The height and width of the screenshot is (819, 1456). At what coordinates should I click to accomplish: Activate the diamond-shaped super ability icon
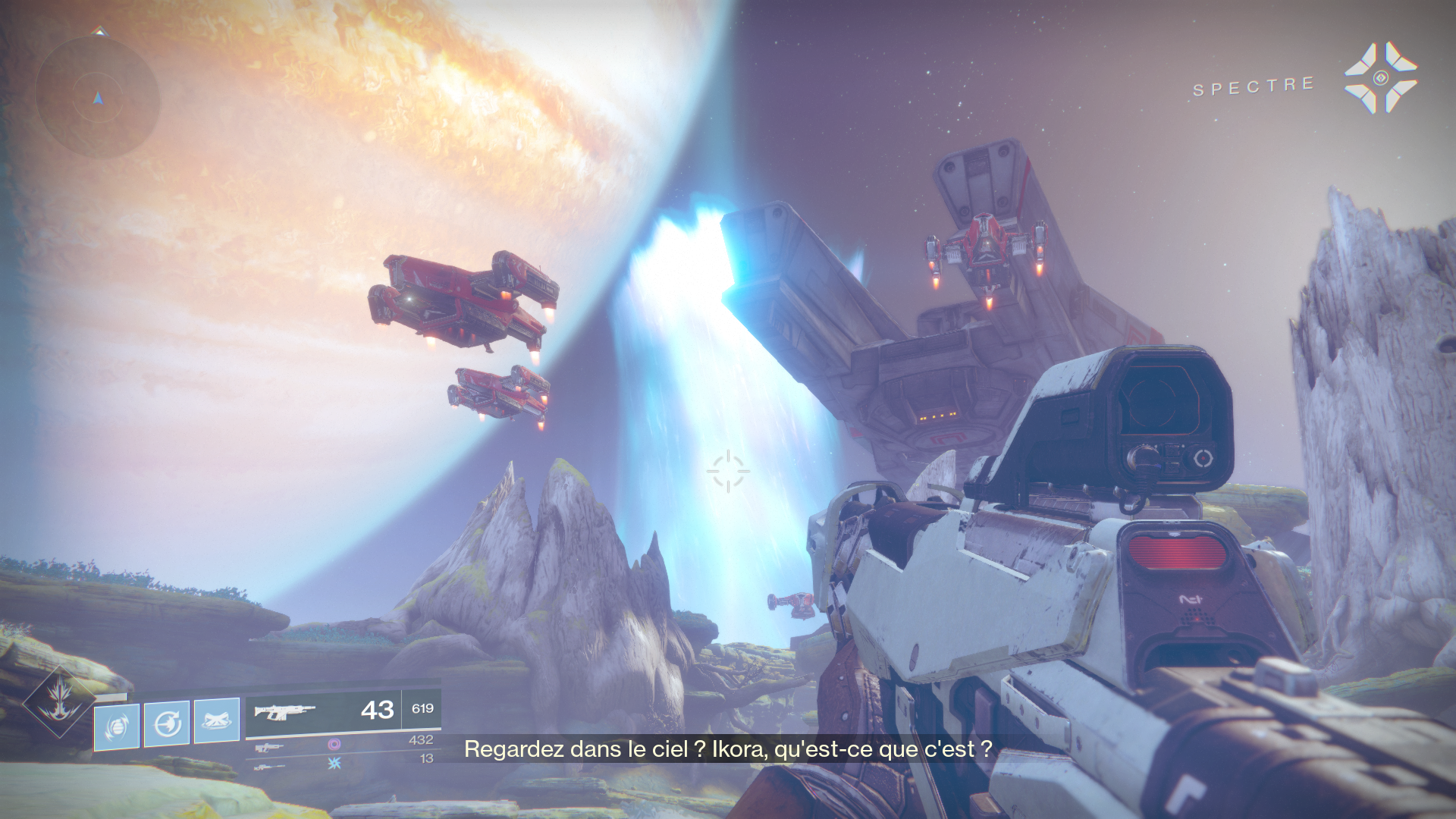(x=59, y=701)
